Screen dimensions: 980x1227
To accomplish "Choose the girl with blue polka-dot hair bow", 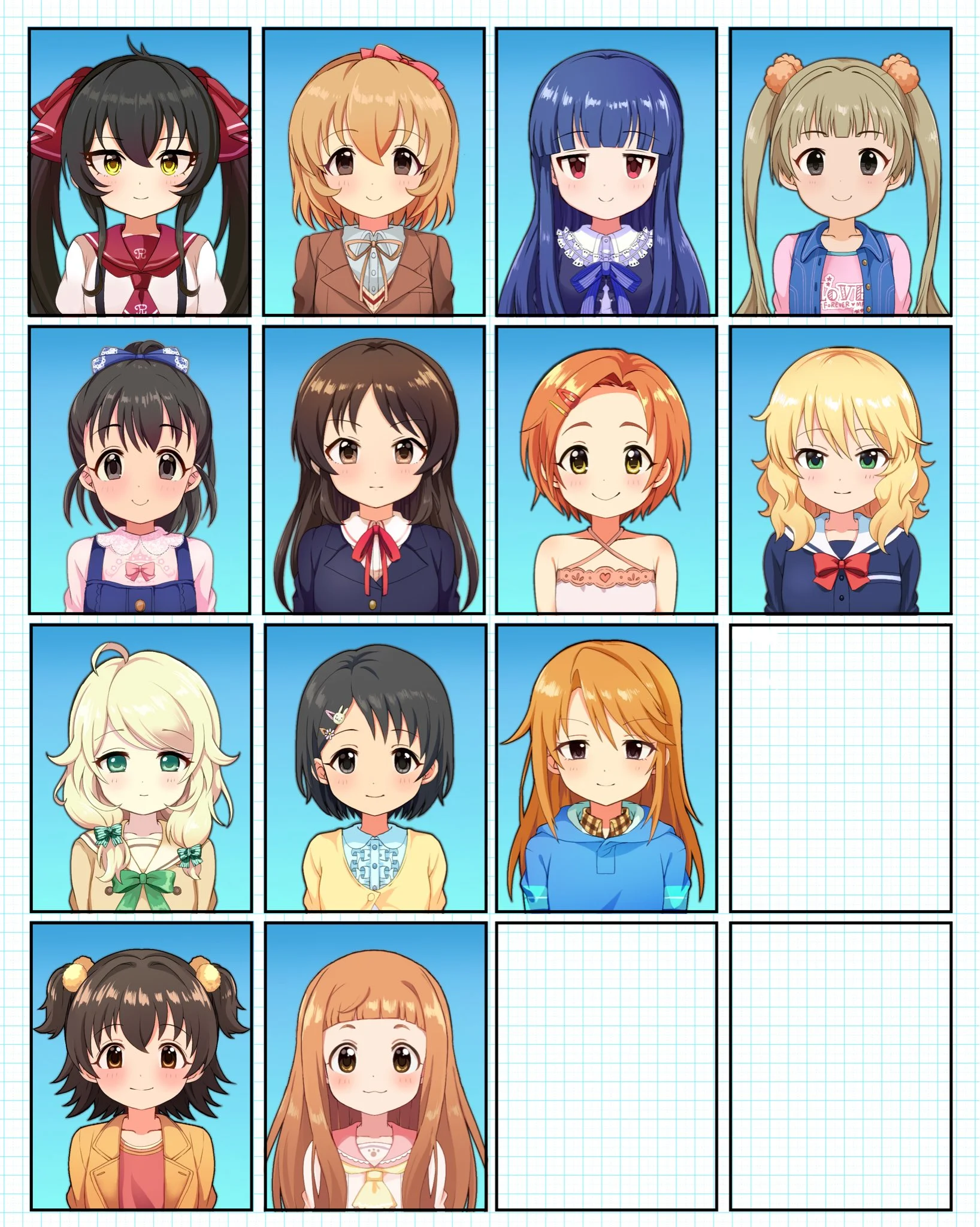I will 139,470.
